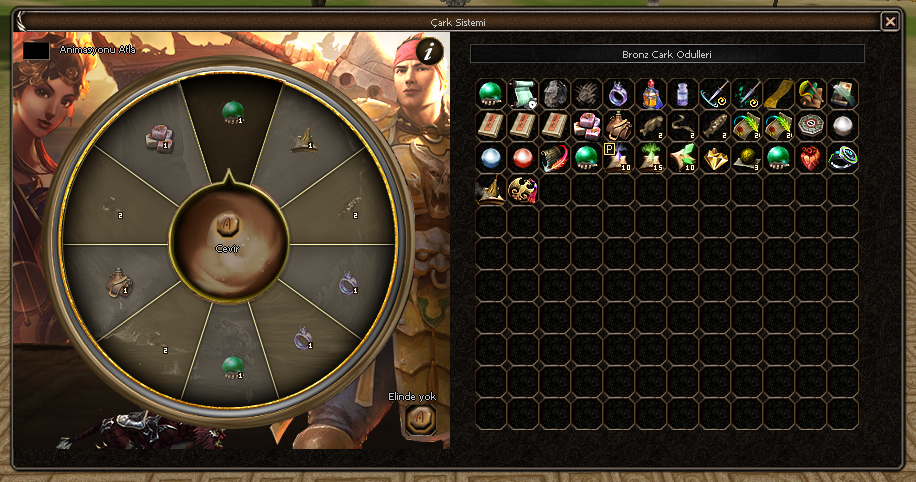Pick the red pearl reward
Viewport: 916px width, 482px height.
523,158
